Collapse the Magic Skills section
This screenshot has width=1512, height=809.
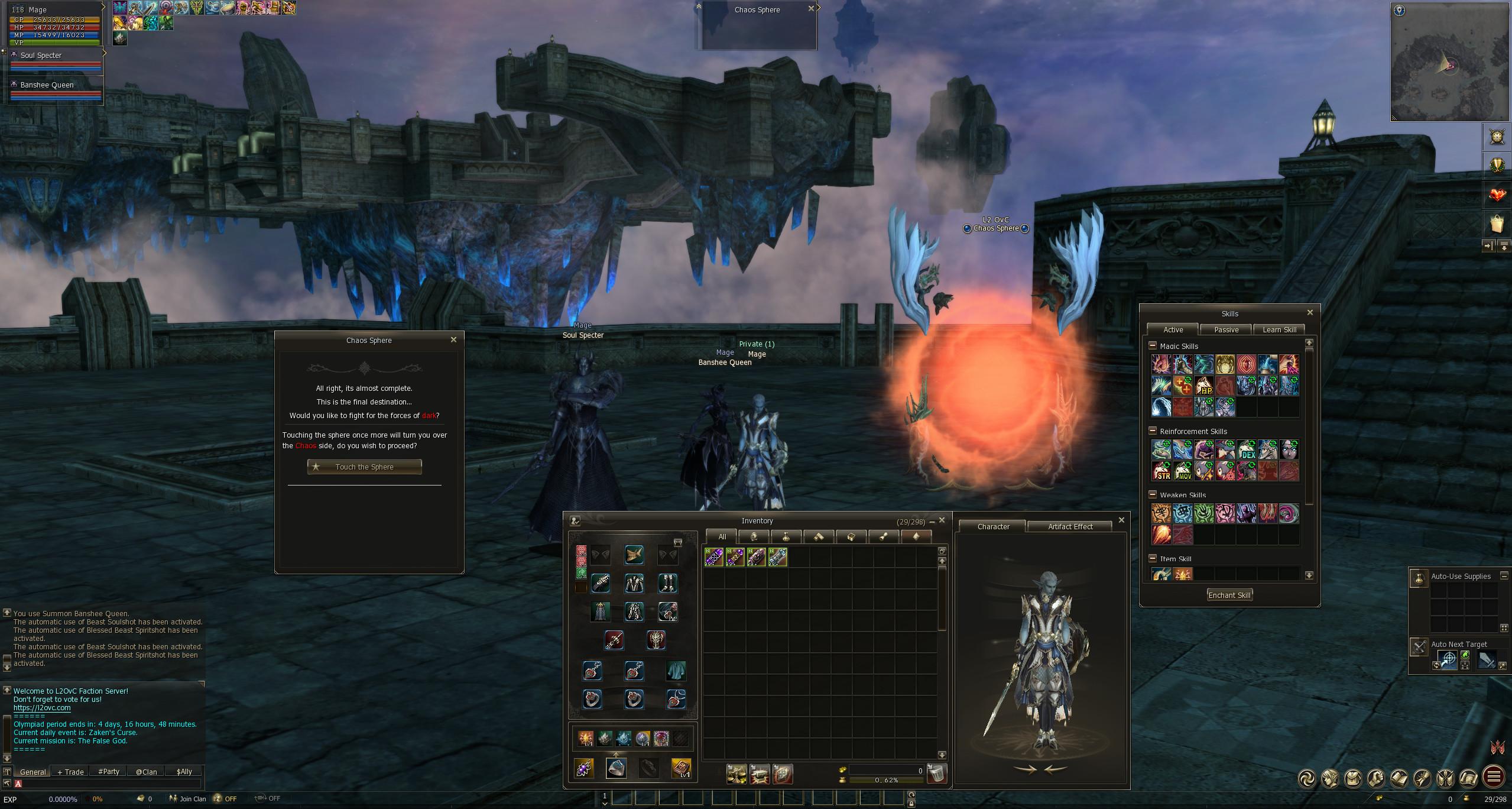1152,346
